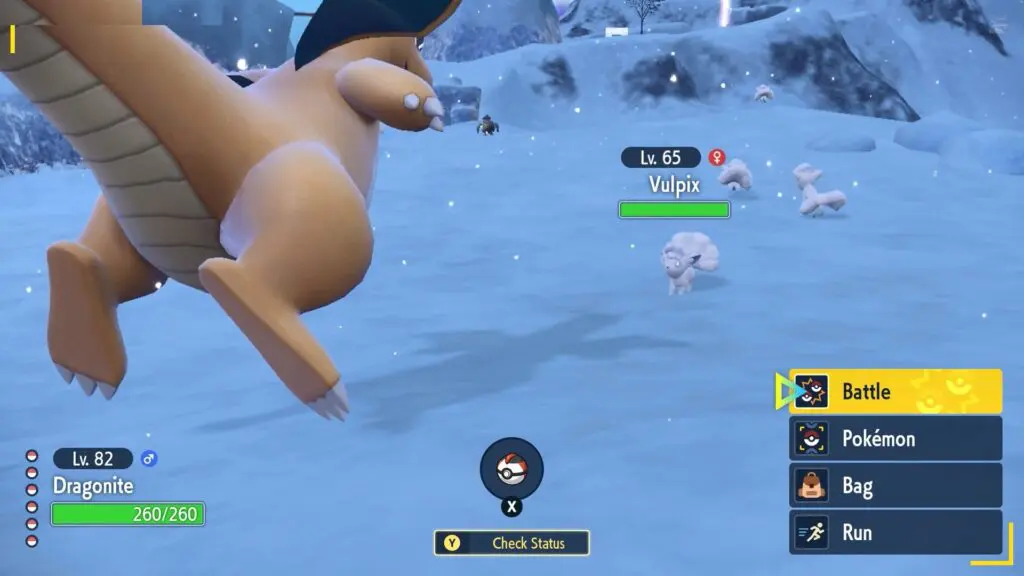The height and width of the screenshot is (576, 1024).
Task: Open Check Status
Action: (512, 543)
